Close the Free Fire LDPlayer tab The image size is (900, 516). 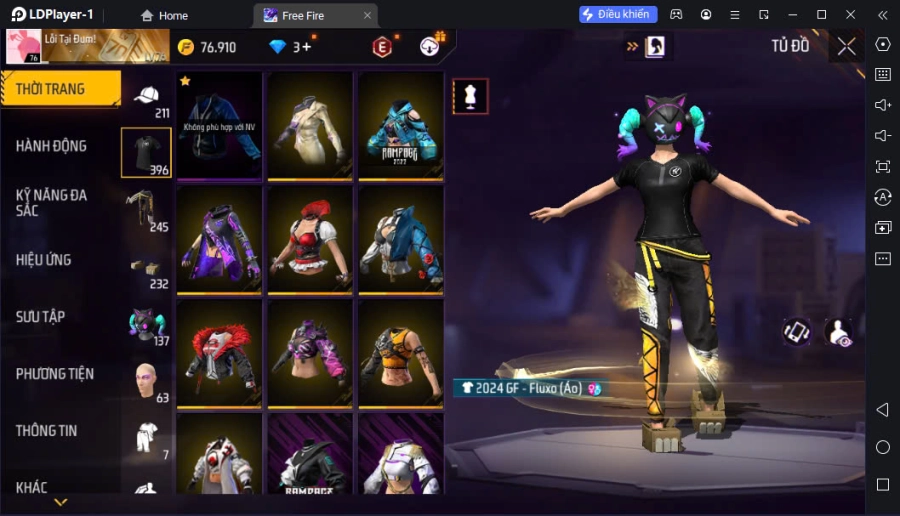coord(367,15)
